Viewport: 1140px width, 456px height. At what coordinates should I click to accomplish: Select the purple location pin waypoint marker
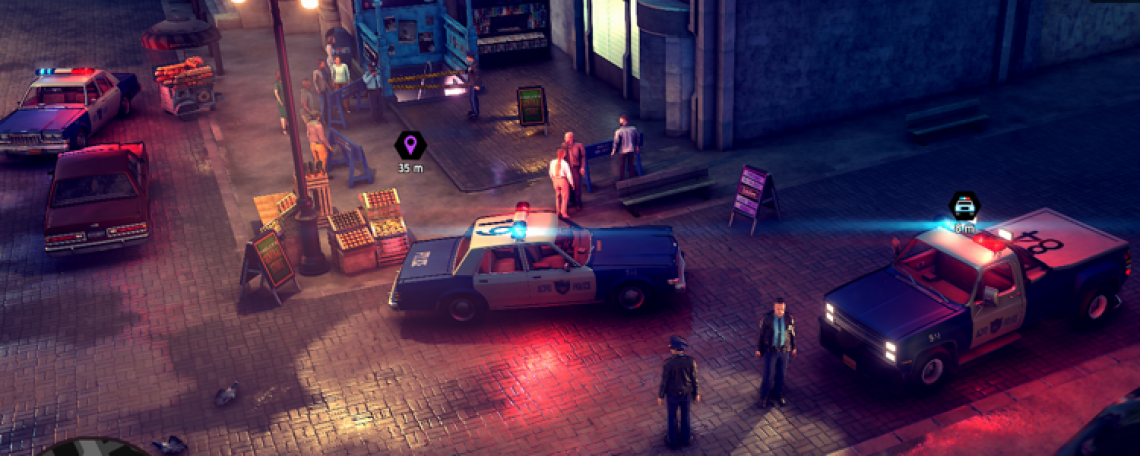(410, 146)
